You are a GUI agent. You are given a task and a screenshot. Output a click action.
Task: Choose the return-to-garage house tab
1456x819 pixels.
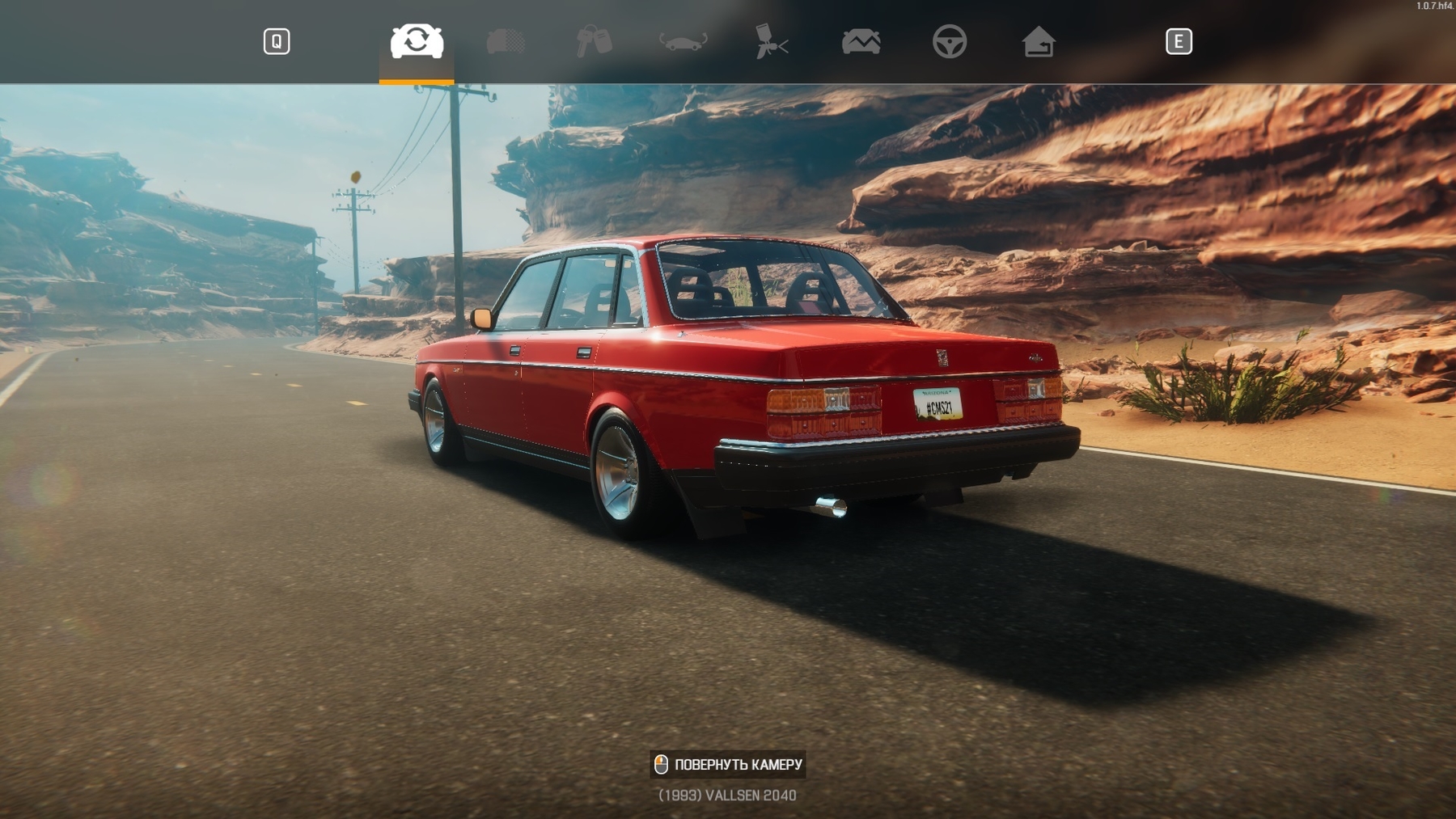pos(1039,41)
